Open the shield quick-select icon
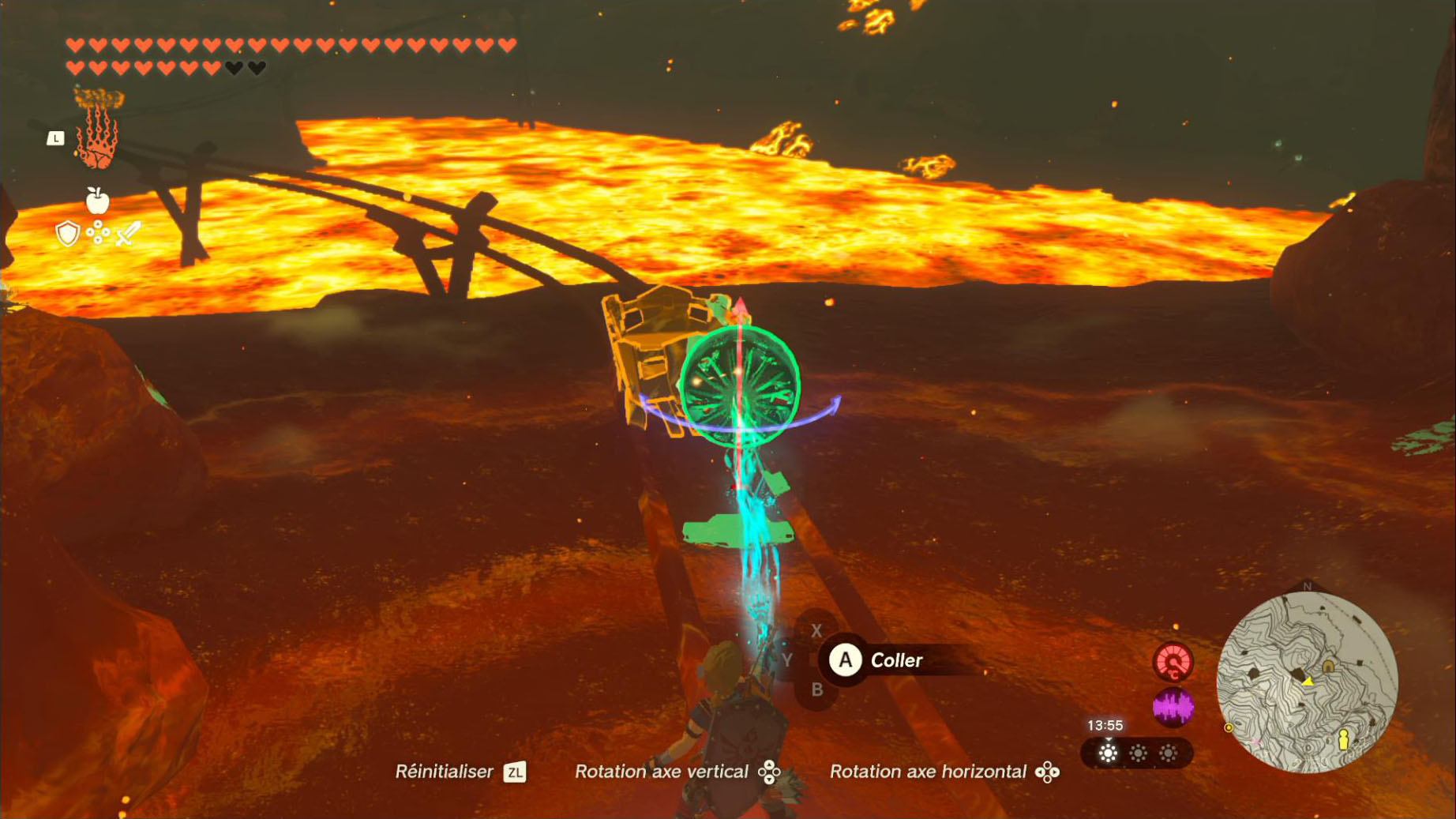Viewport: 1456px width, 819px height. (68, 234)
